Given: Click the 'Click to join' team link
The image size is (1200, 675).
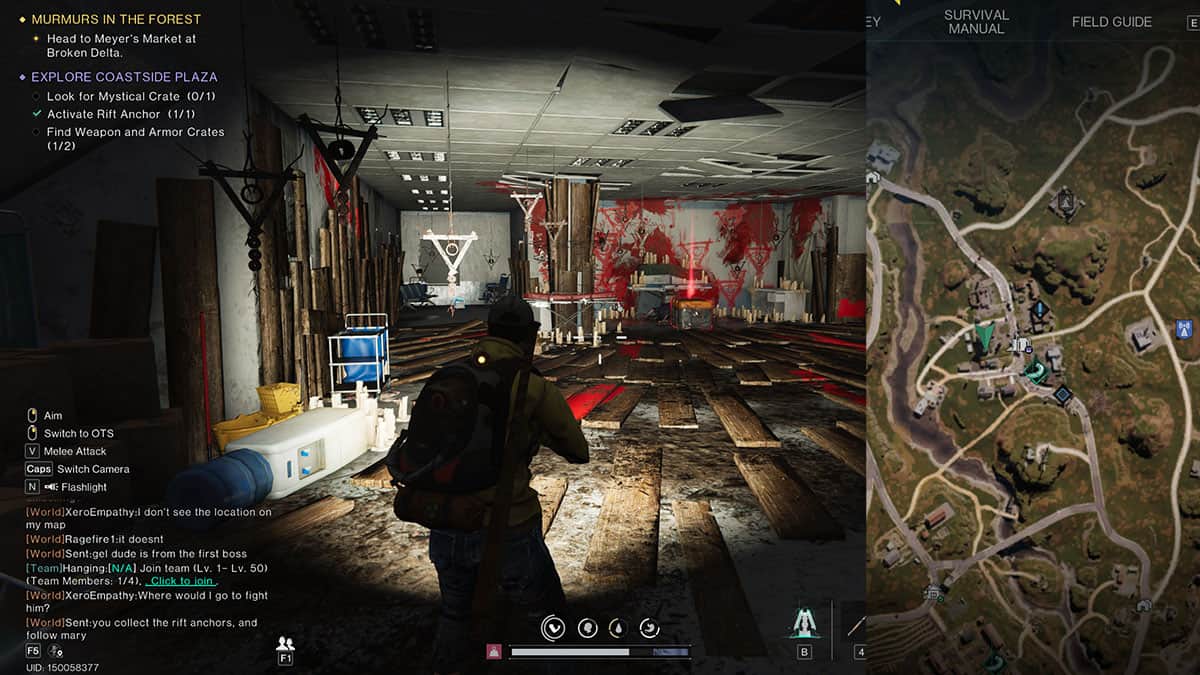Looking at the screenshot, I should pos(182,581).
